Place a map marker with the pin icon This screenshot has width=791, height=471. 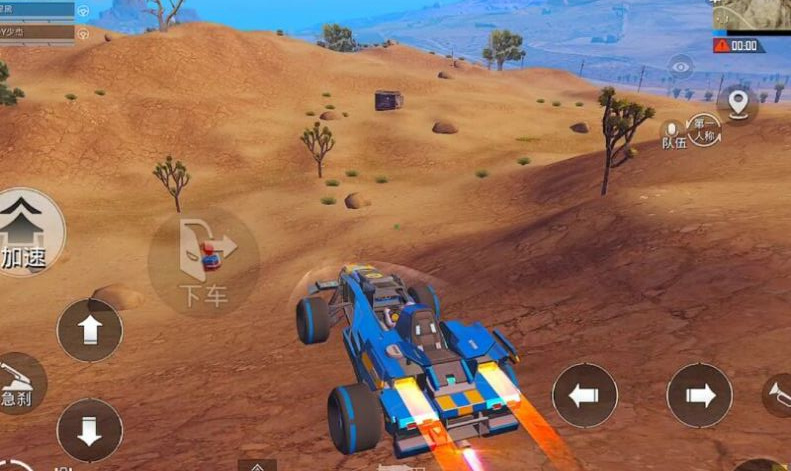click(x=738, y=102)
